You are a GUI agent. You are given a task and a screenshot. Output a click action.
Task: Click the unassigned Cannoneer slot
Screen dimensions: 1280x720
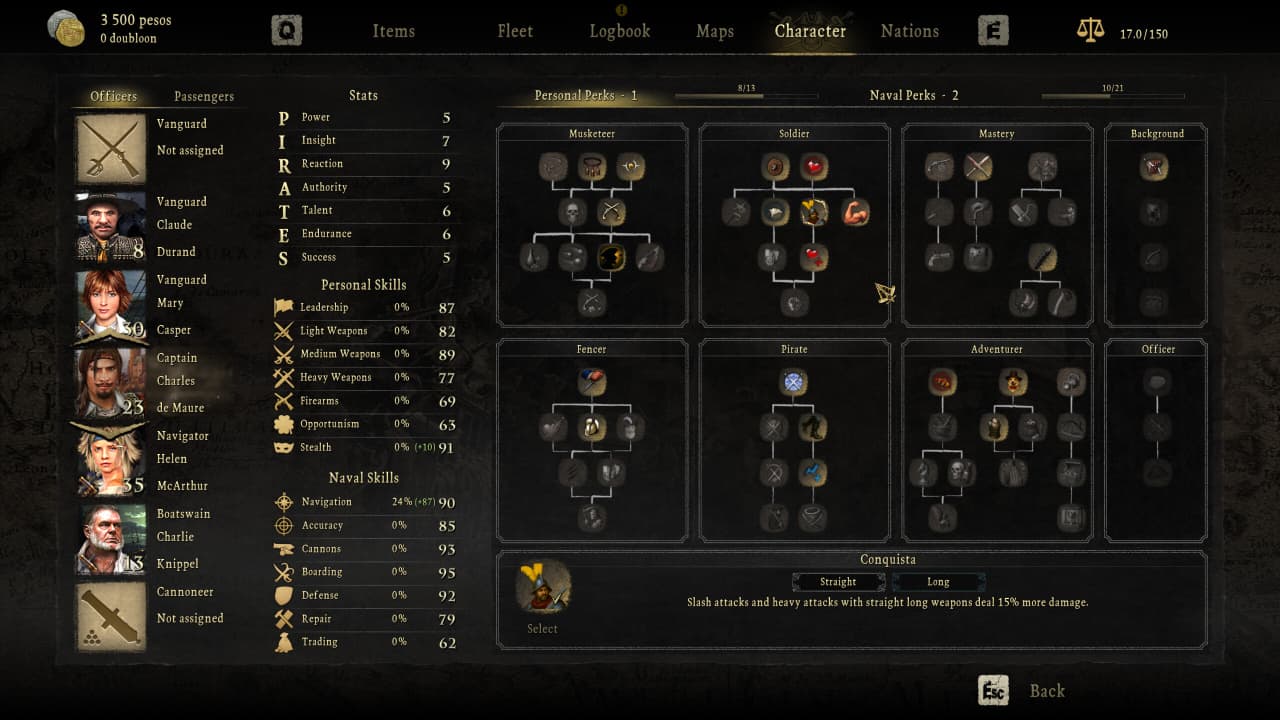tap(110, 617)
